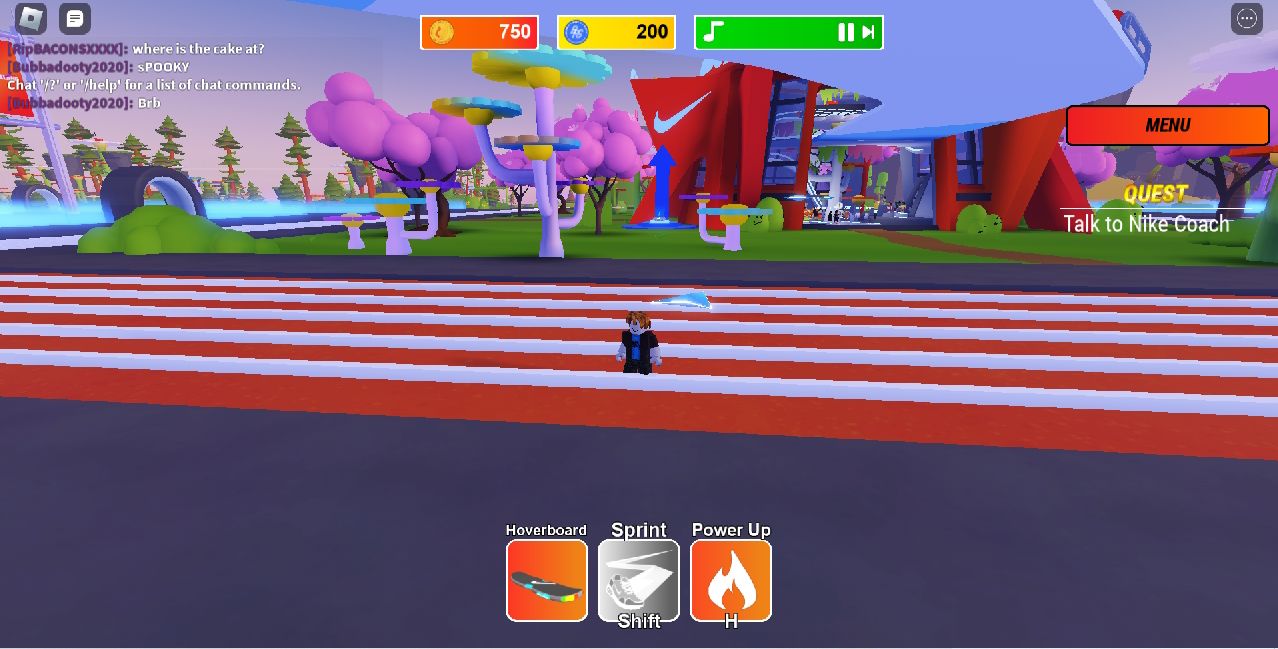The width and height of the screenshot is (1278, 649).
Task: Use the Power Up flame ability
Action: click(731, 581)
